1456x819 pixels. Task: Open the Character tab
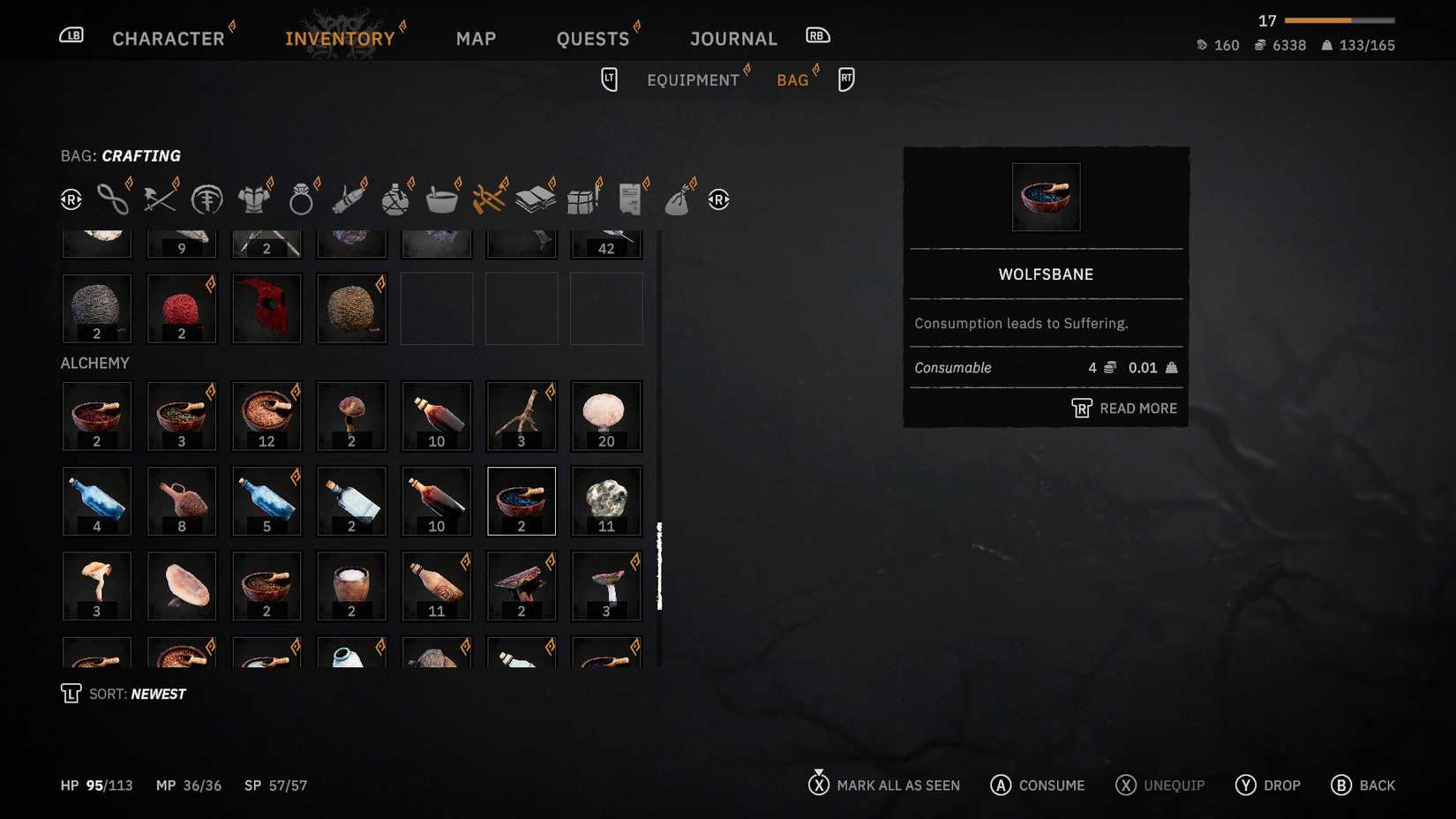pyautogui.click(x=168, y=39)
